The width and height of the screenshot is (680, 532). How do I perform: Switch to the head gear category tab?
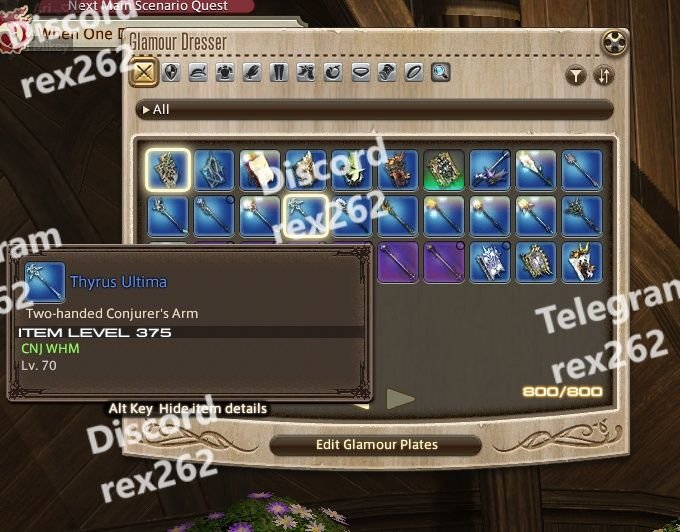(x=199, y=73)
